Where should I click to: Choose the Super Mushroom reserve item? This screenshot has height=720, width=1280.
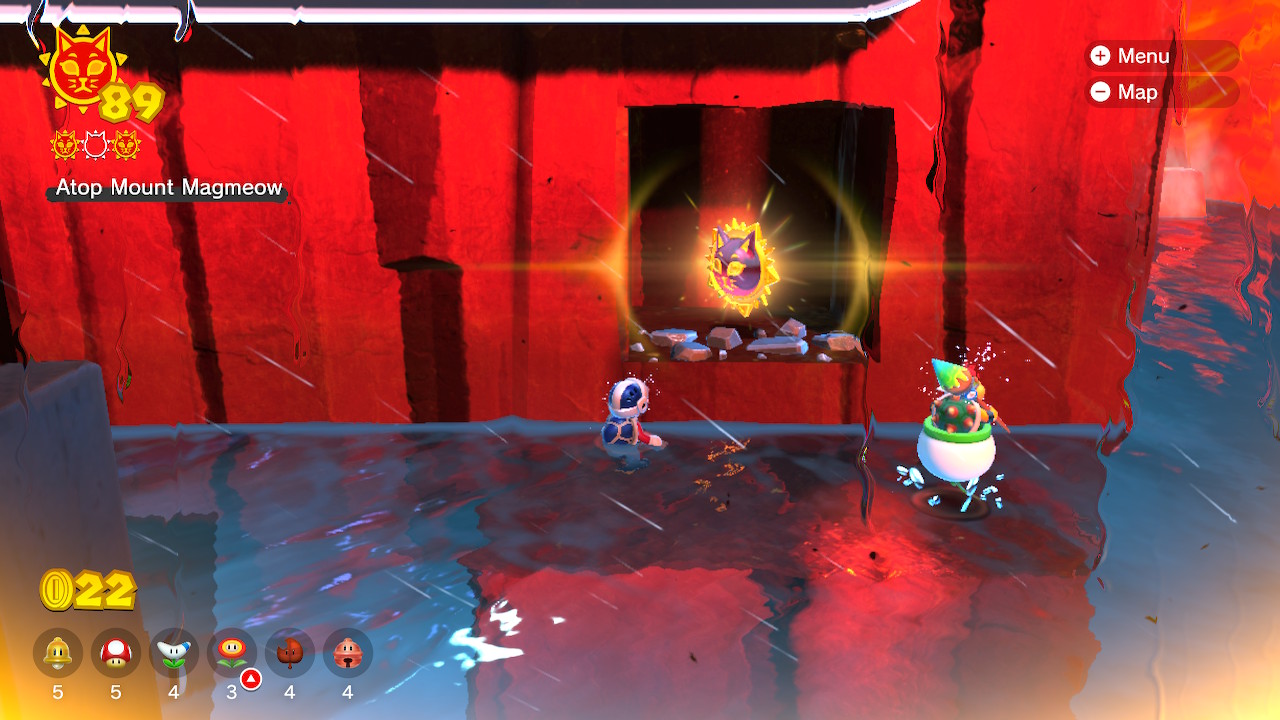[116, 653]
